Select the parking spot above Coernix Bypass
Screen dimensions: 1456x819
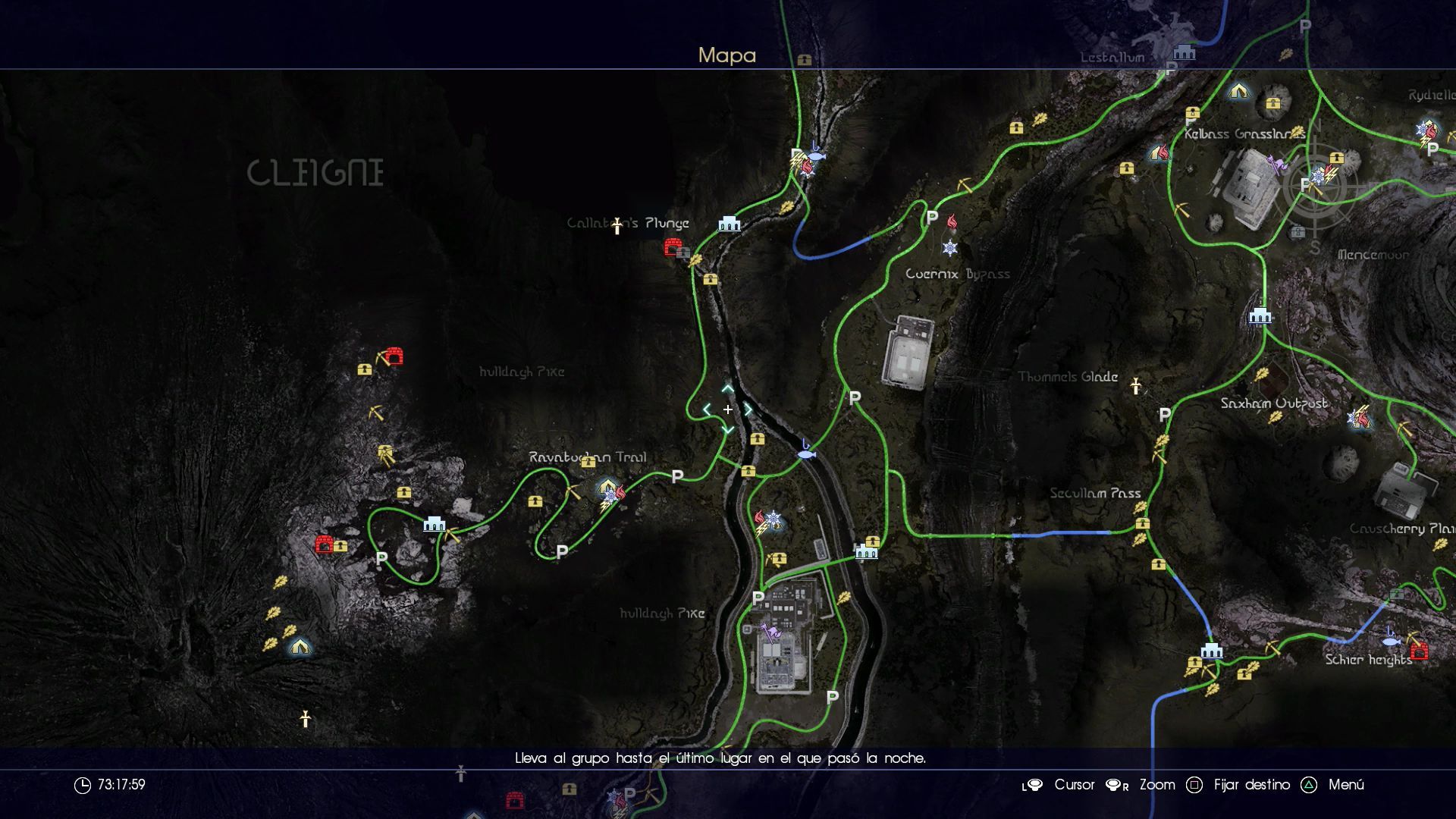coord(932,218)
